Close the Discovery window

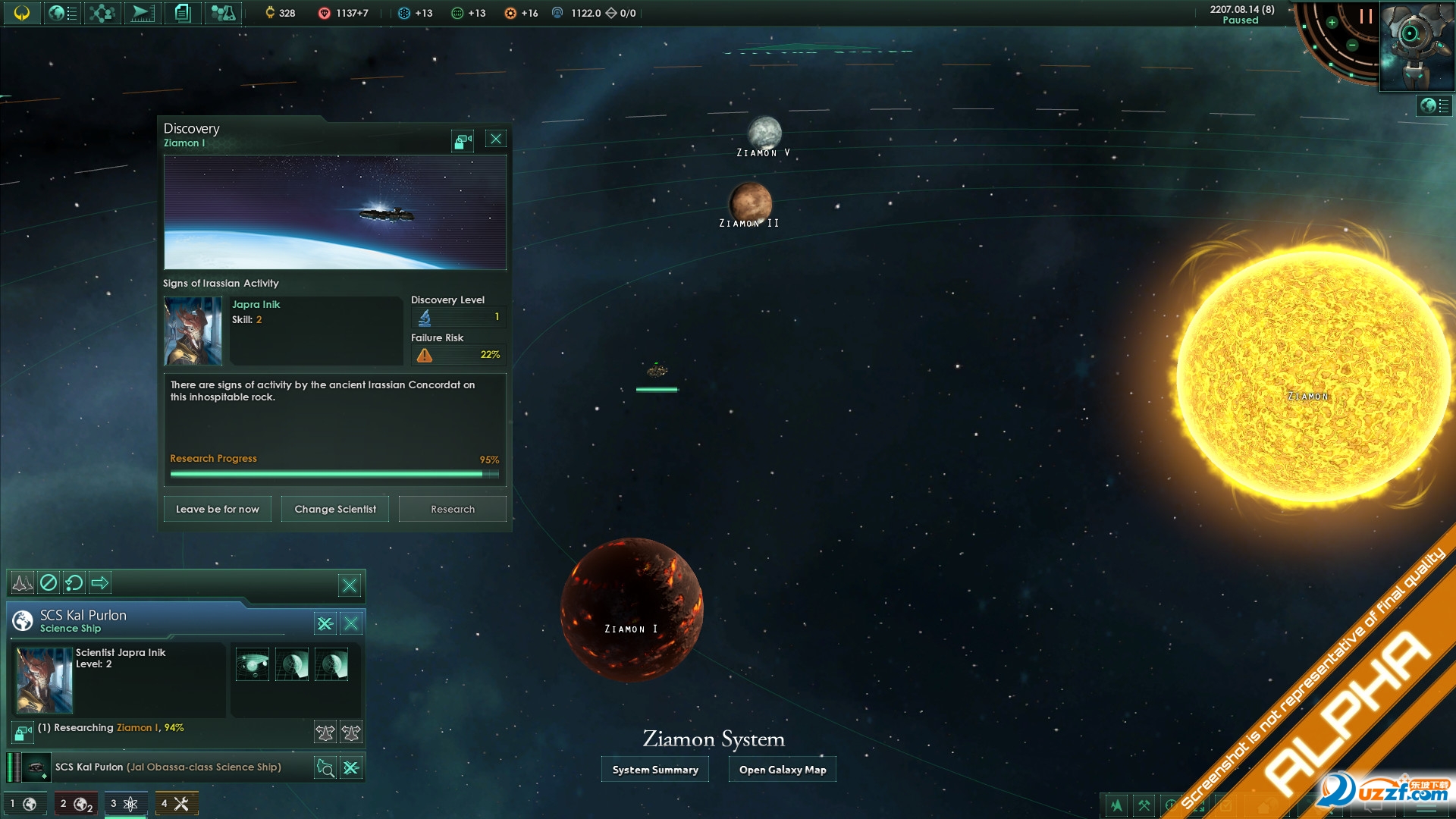(496, 139)
